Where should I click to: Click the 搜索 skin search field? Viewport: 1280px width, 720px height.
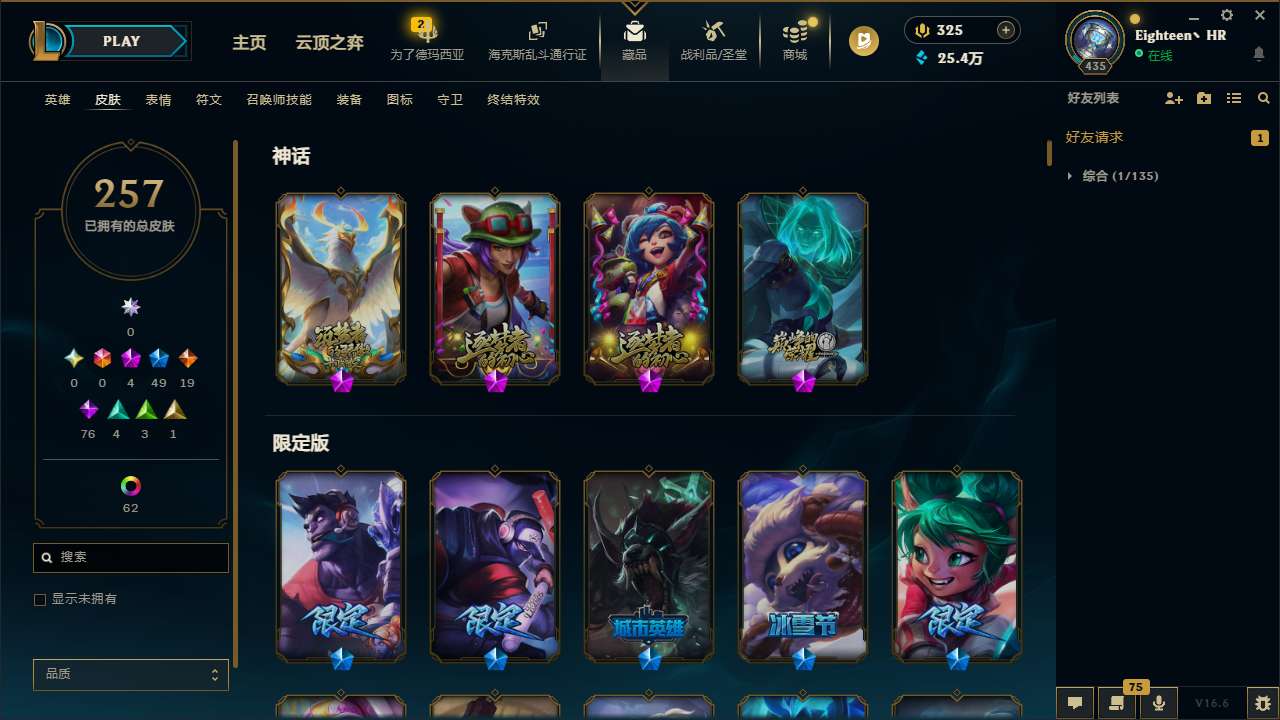(130, 557)
